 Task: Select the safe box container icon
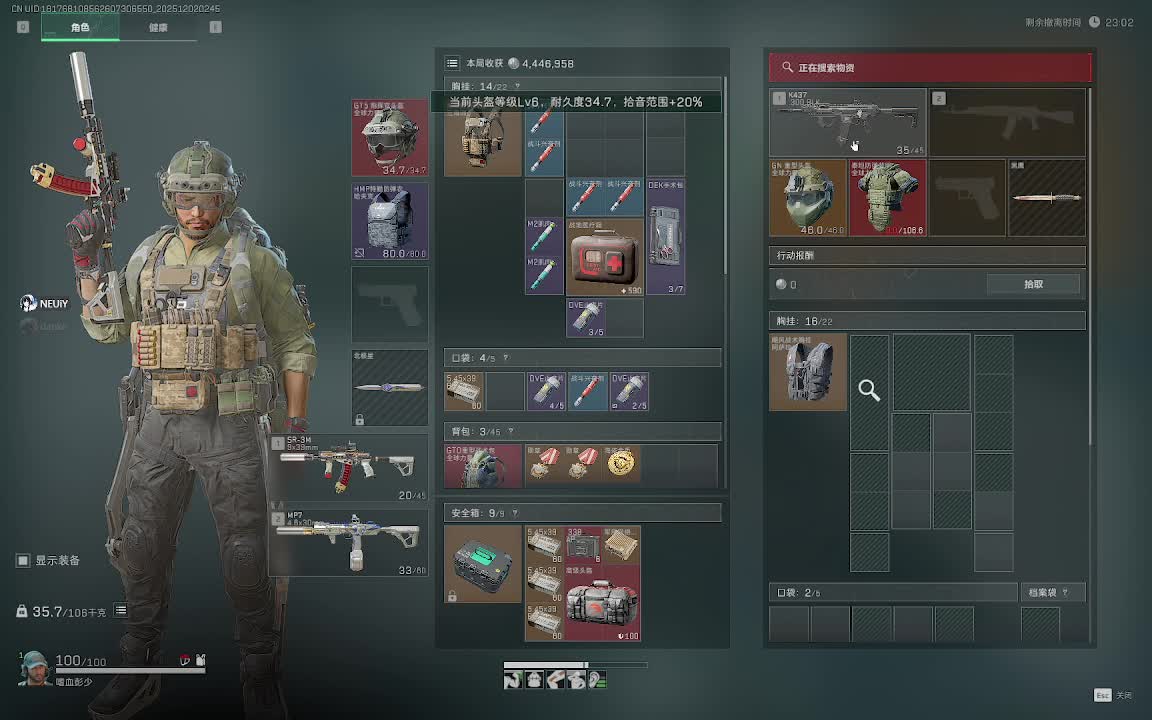[x=483, y=564]
